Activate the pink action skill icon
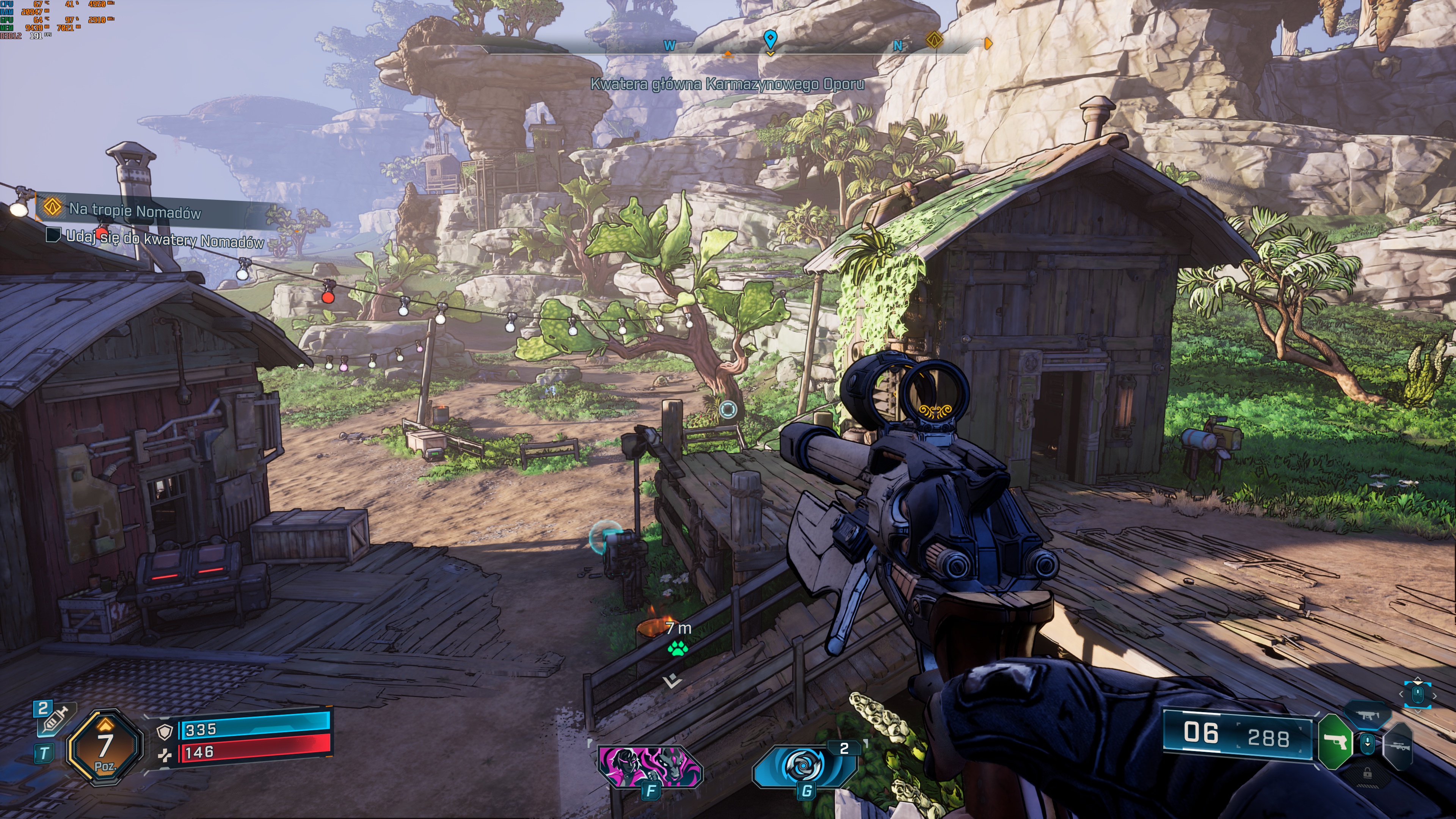Image resolution: width=1456 pixels, height=819 pixels. point(650,766)
